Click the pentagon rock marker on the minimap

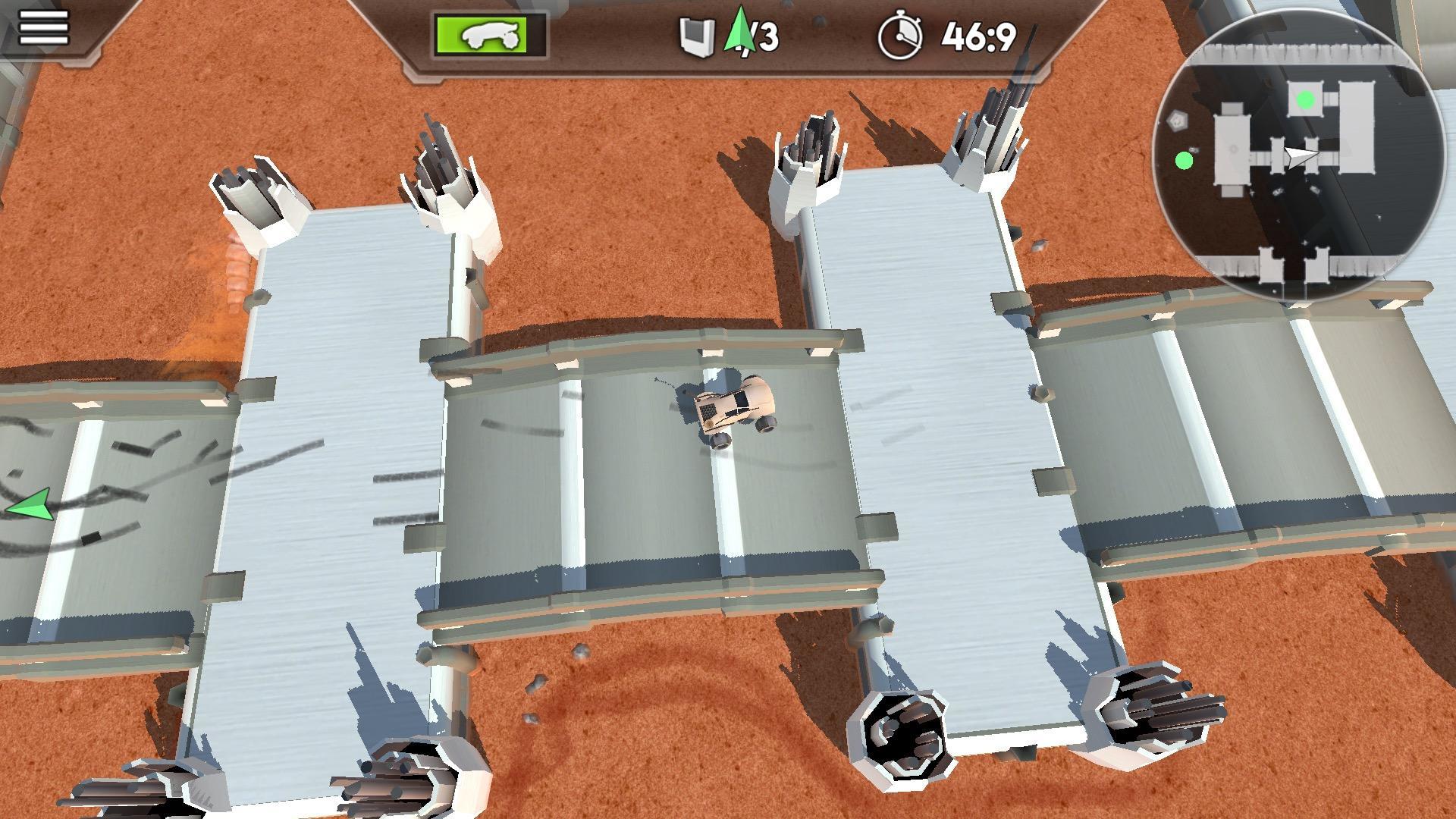(x=1176, y=120)
